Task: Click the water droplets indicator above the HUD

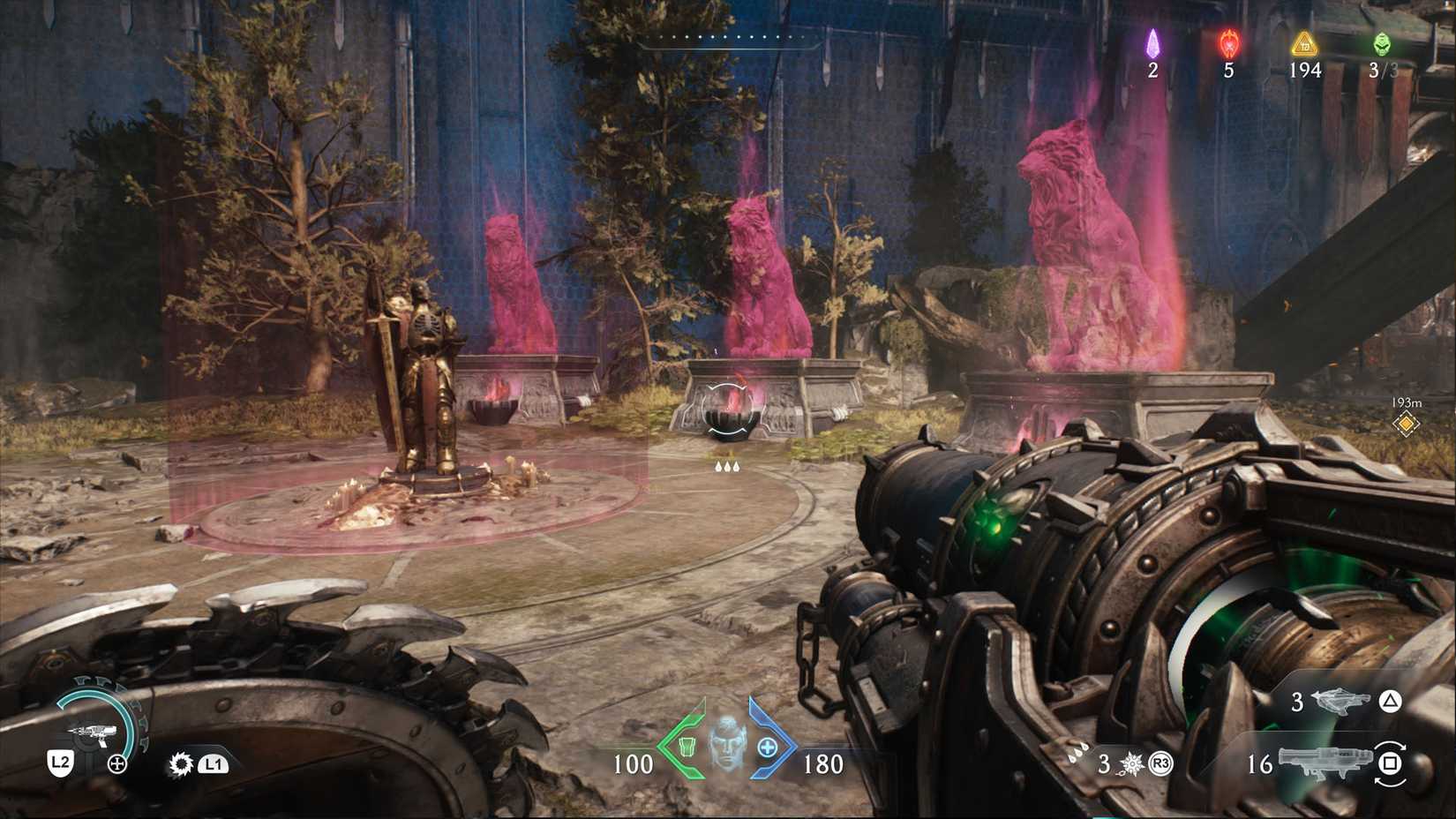Action: (727, 465)
